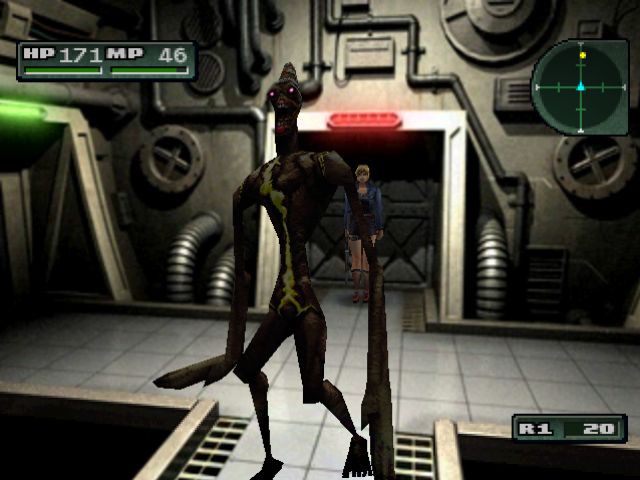Click the circular radar minimap
Image resolution: width=640 pixels, height=480 pixels.
pos(579,88)
